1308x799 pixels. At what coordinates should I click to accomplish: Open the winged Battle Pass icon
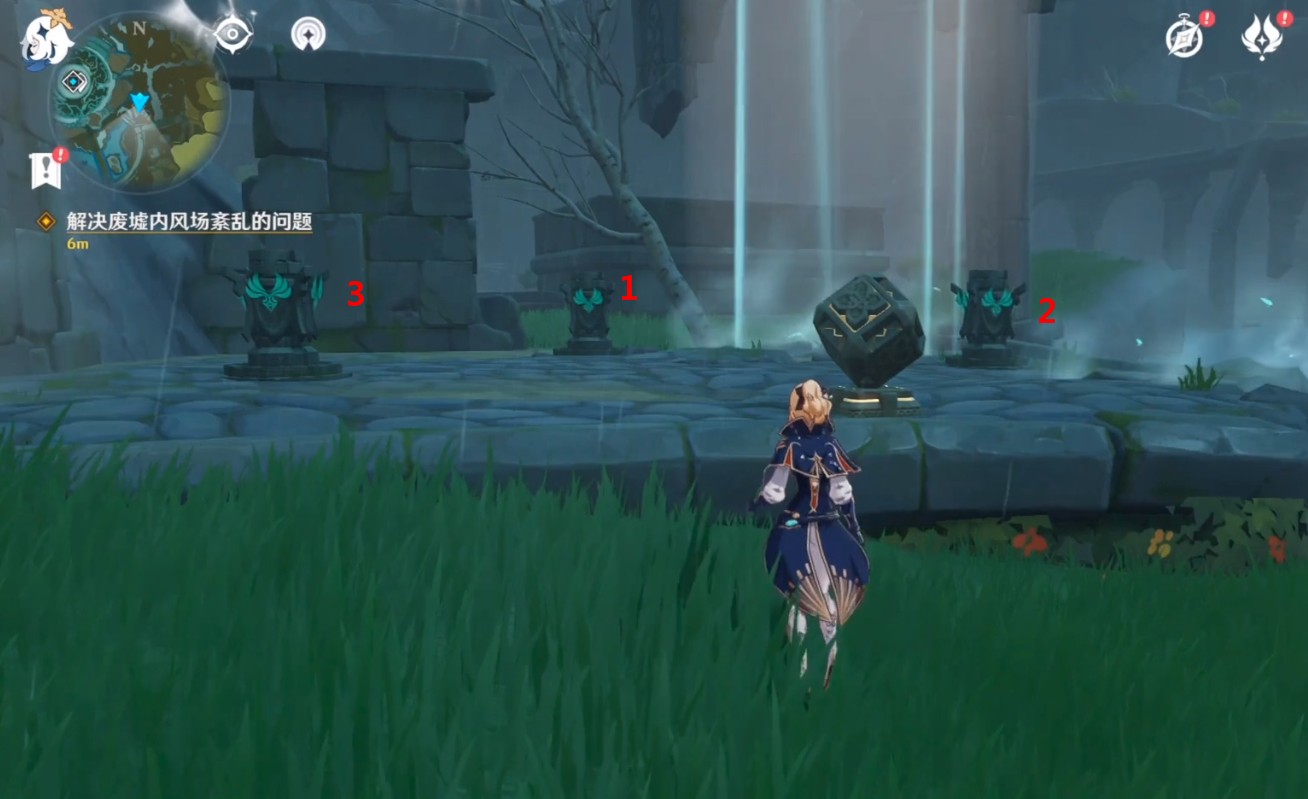pyautogui.click(x=1262, y=38)
